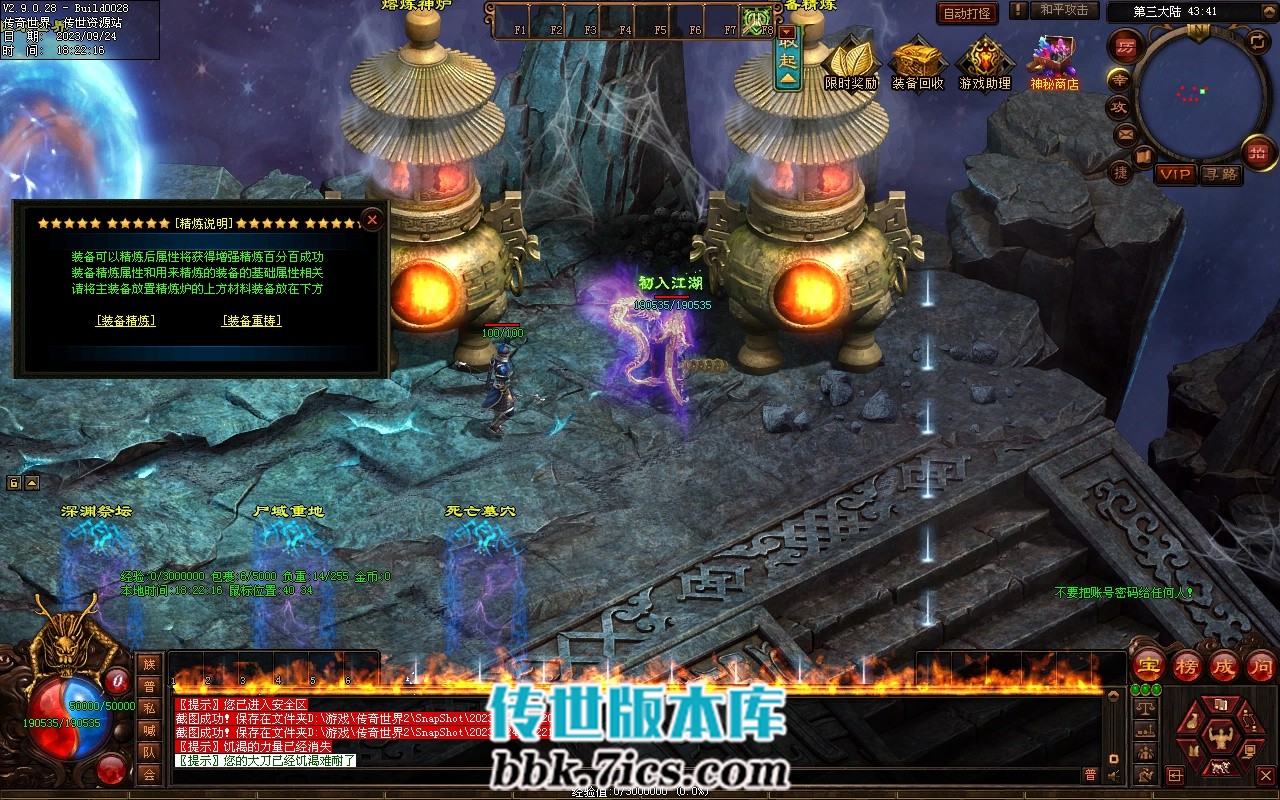Switch the 和平攻击 attack mode
The width and height of the screenshot is (1280, 800).
(x=1063, y=11)
